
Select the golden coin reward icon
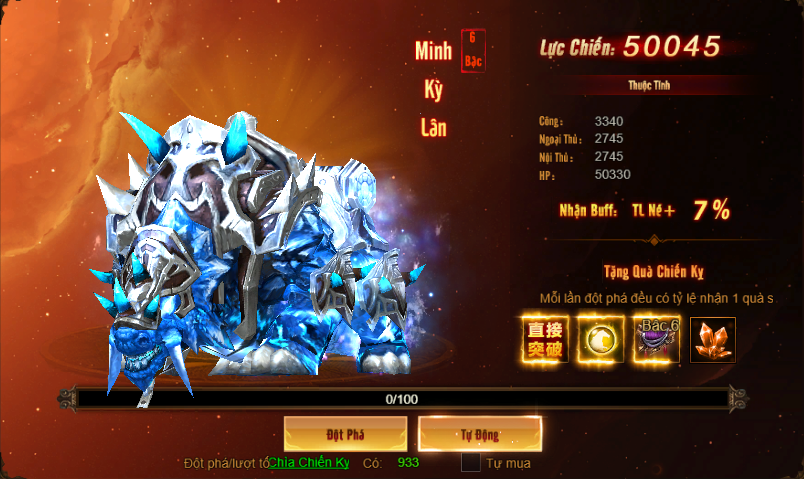(601, 339)
